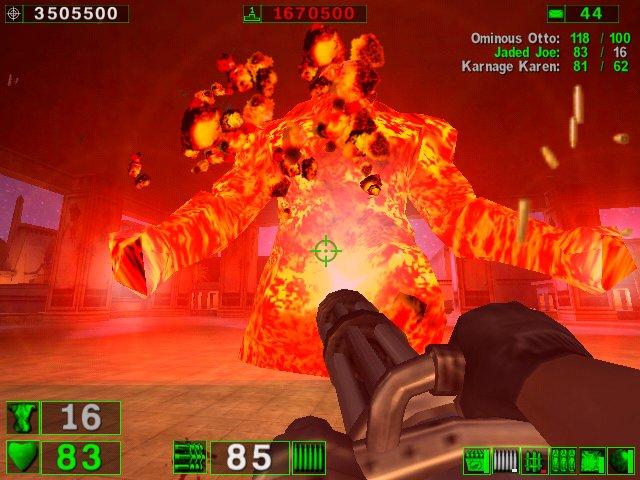Click the crosshair score icon
The image size is (640, 480).
click(13, 14)
